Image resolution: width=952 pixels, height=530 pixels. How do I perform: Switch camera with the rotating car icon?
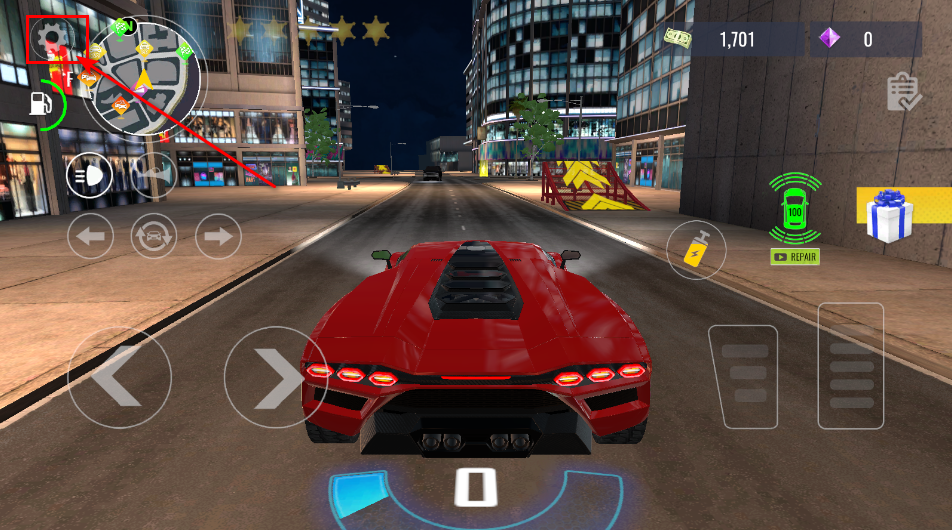click(x=154, y=237)
